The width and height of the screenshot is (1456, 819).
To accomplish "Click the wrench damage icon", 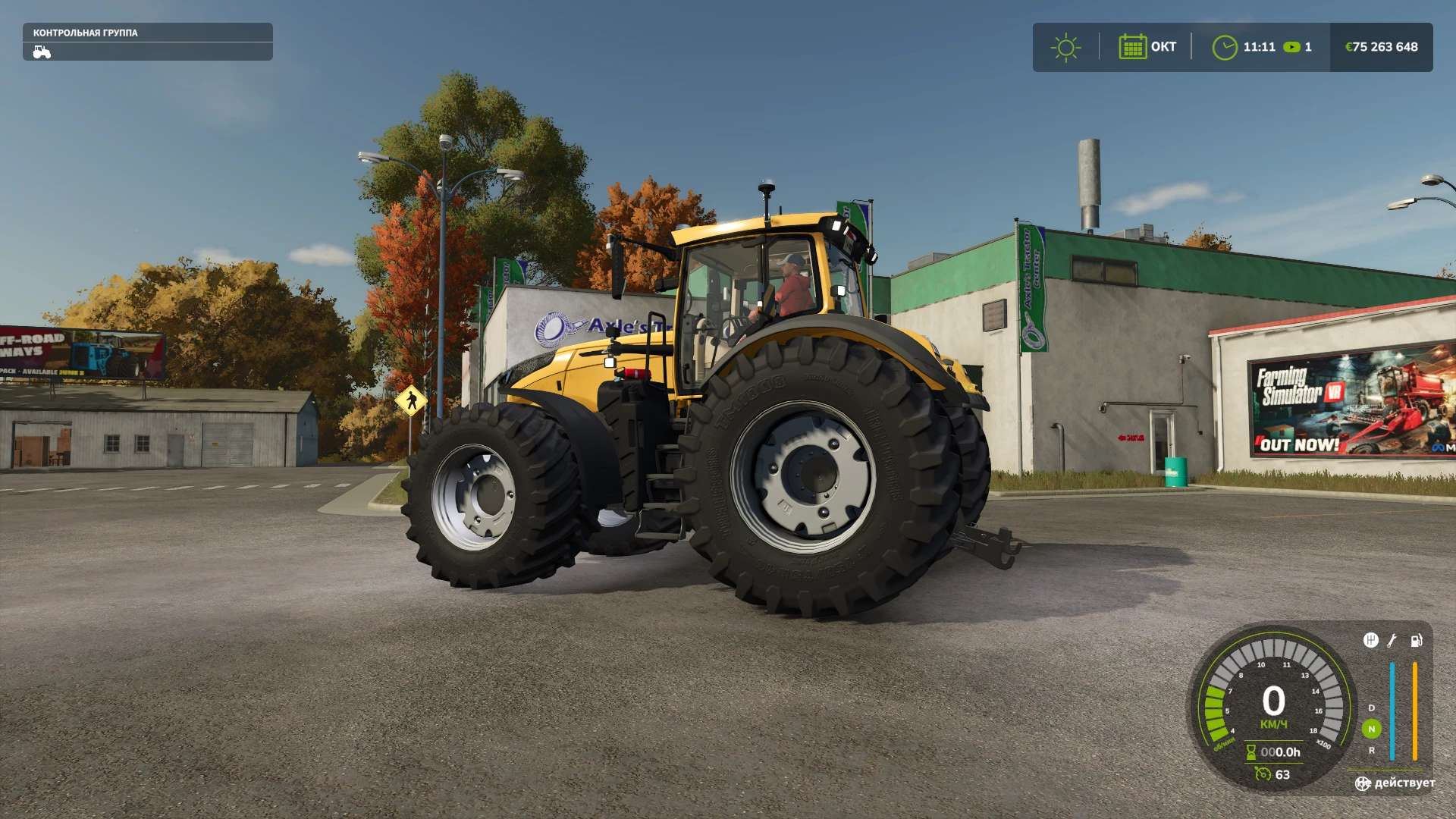I will click(x=1392, y=641).
